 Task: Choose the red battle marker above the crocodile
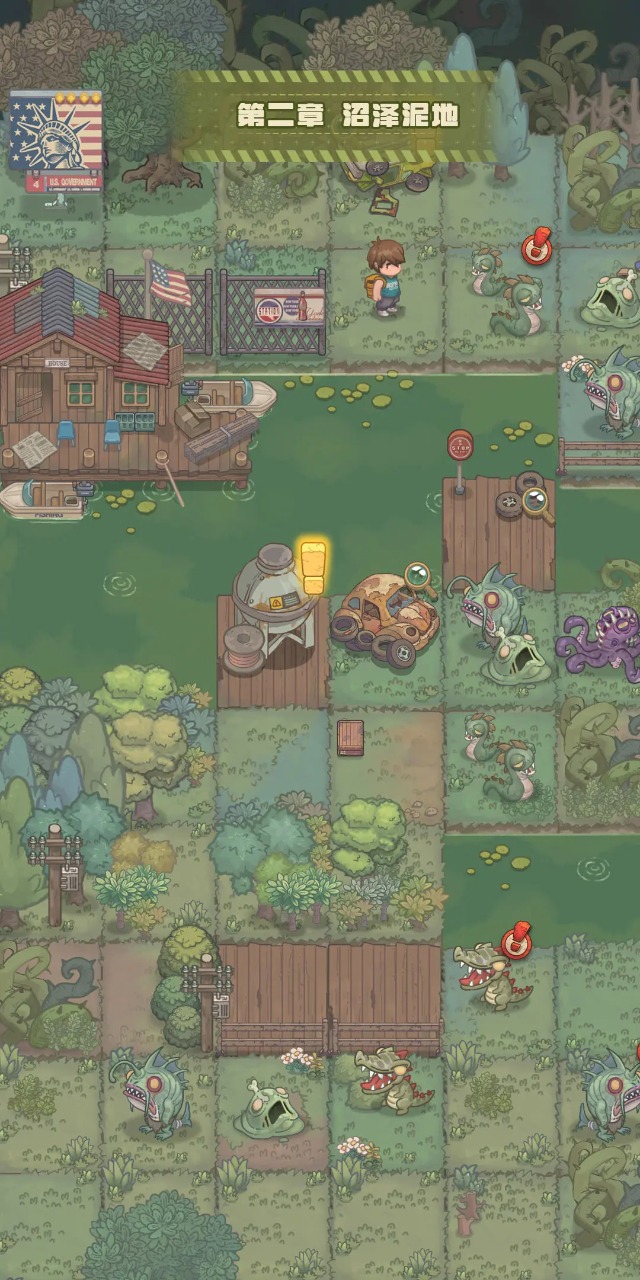click(516, 942)
